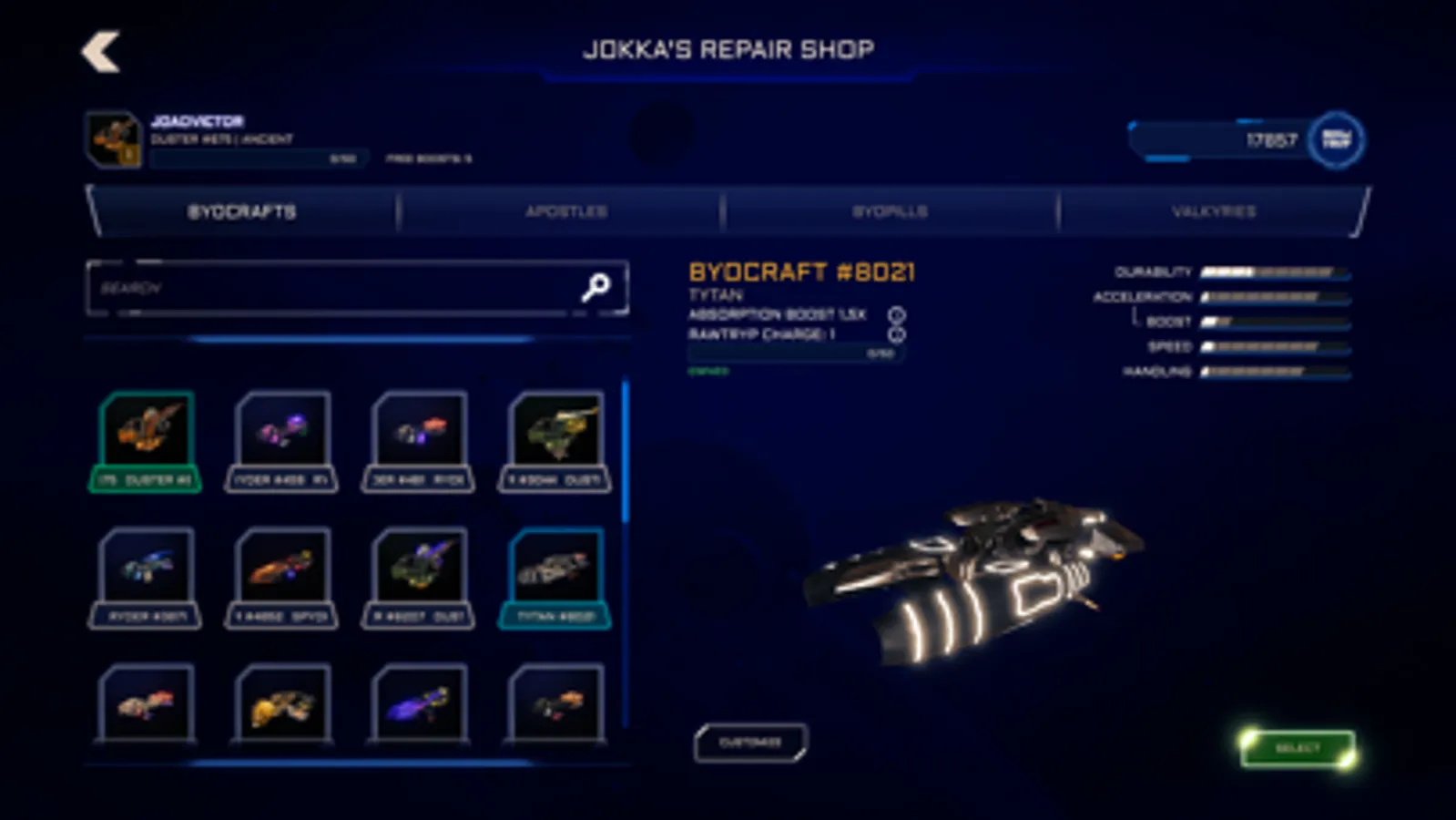
Task: Click the back arrow to exit repair shop
Action: [100, 52]
